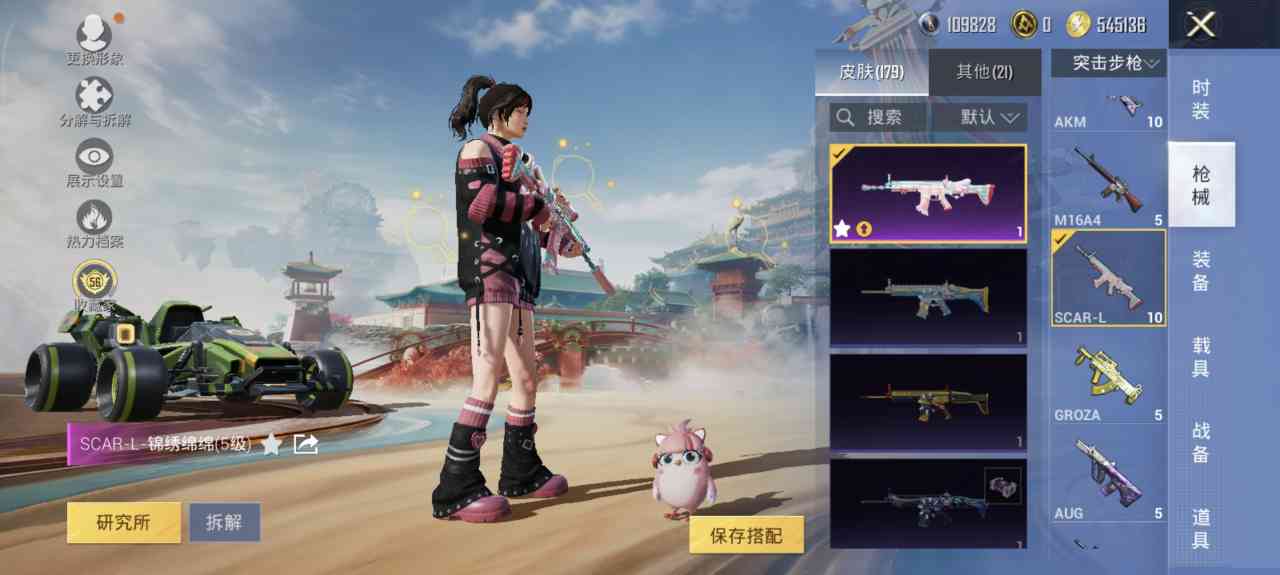Choose the AUG weapon entry
1280x575 pixels.
(x=1108, y=478)
